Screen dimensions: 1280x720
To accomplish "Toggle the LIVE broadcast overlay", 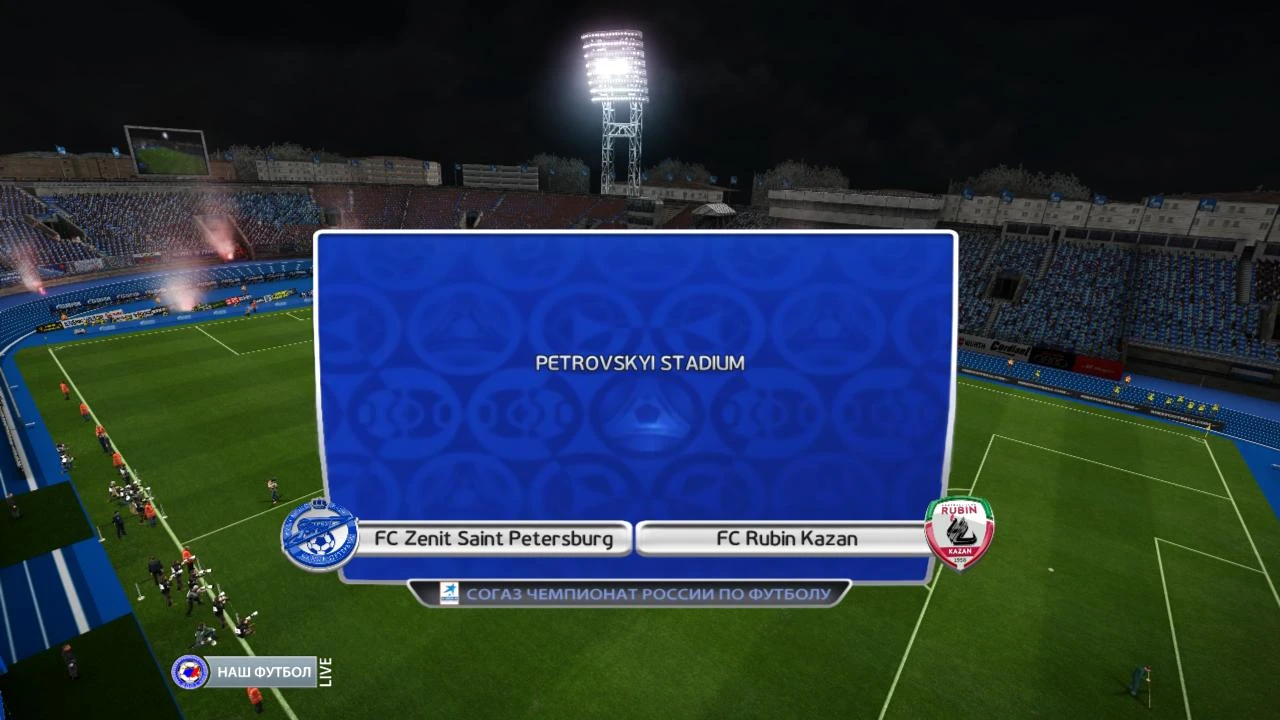I will click(325, 672).
